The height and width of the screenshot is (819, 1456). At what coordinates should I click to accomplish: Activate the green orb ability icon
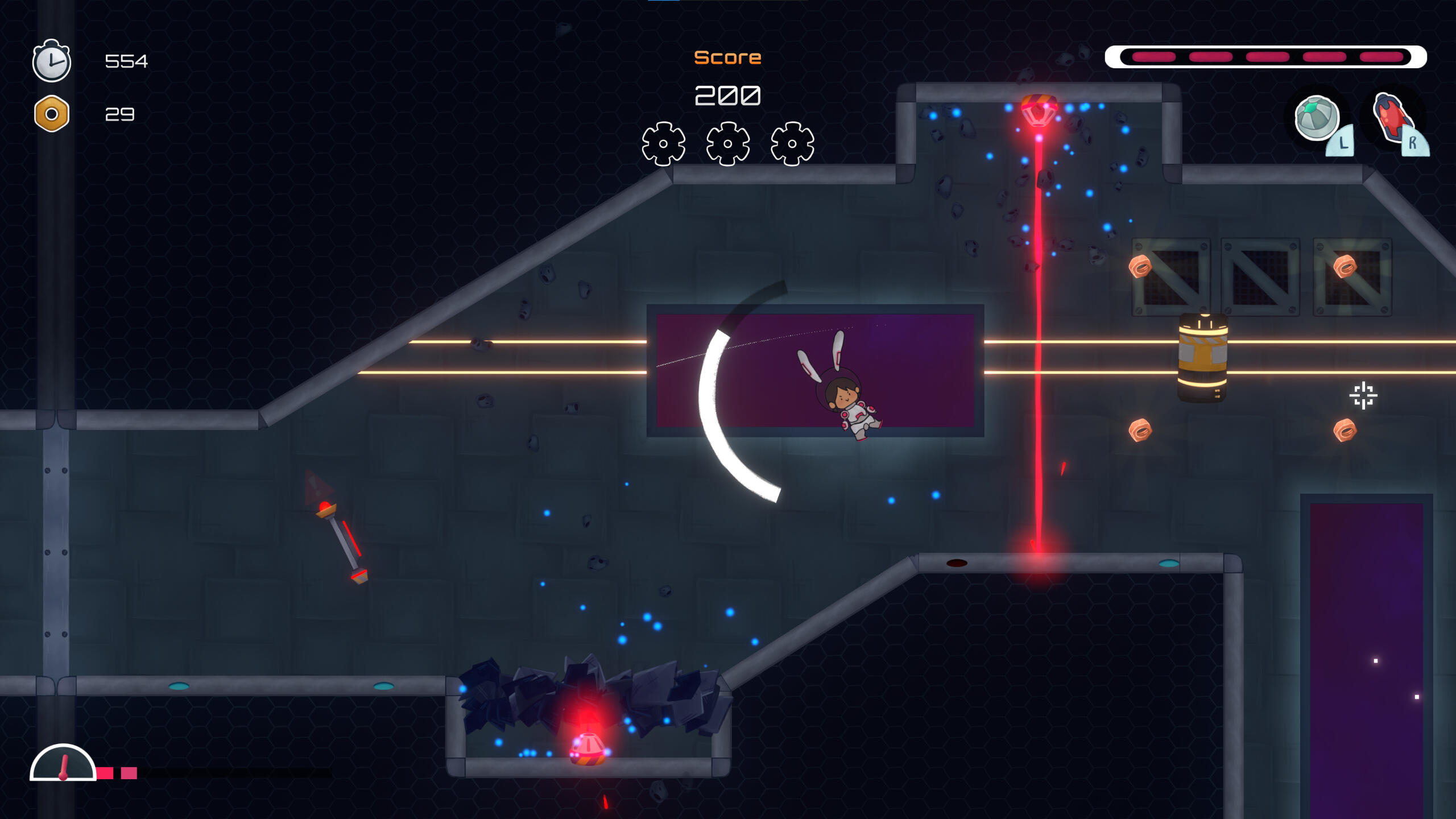[1316, 118]
